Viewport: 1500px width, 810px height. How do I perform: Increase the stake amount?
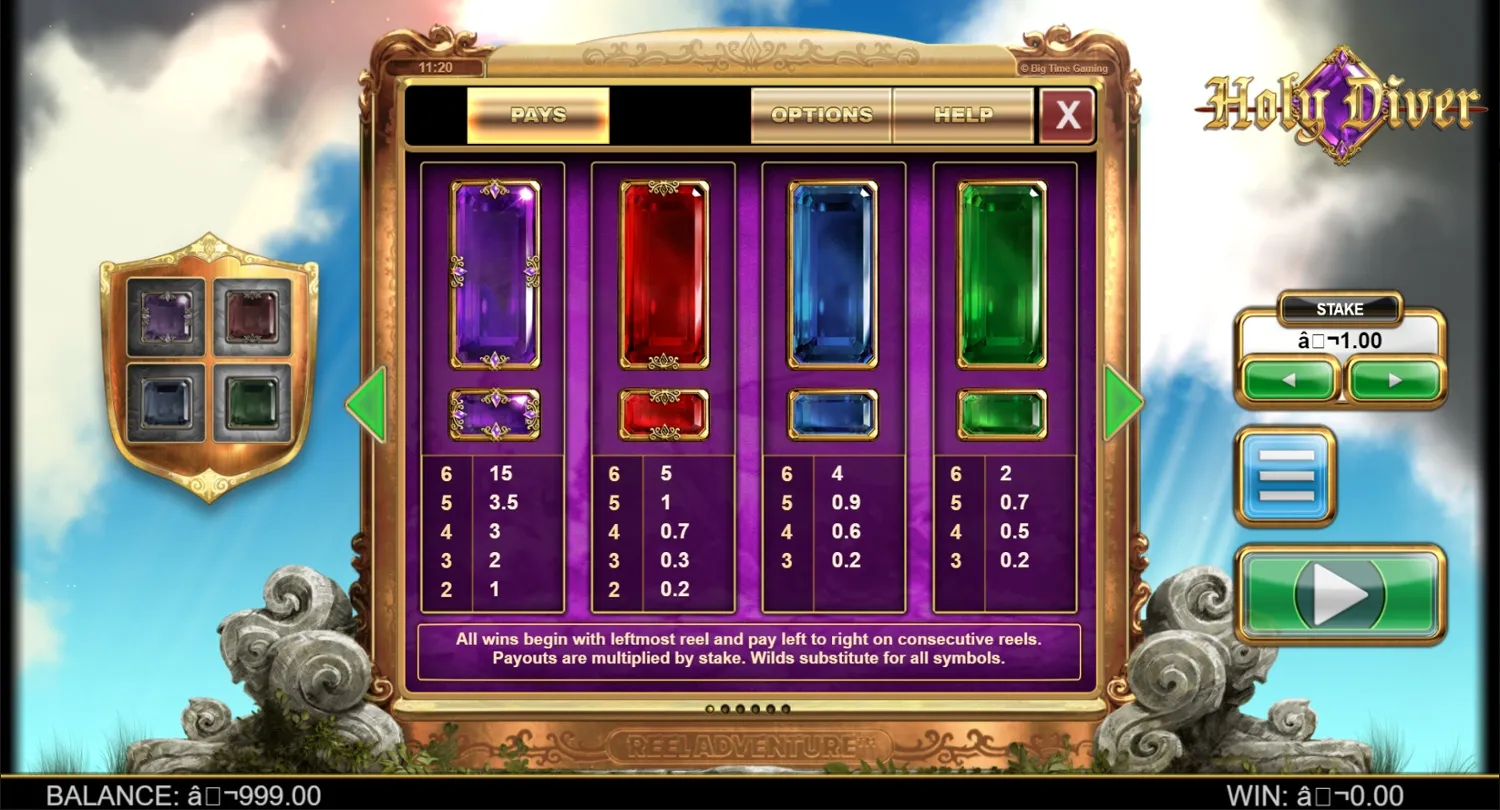(1396, 381)
